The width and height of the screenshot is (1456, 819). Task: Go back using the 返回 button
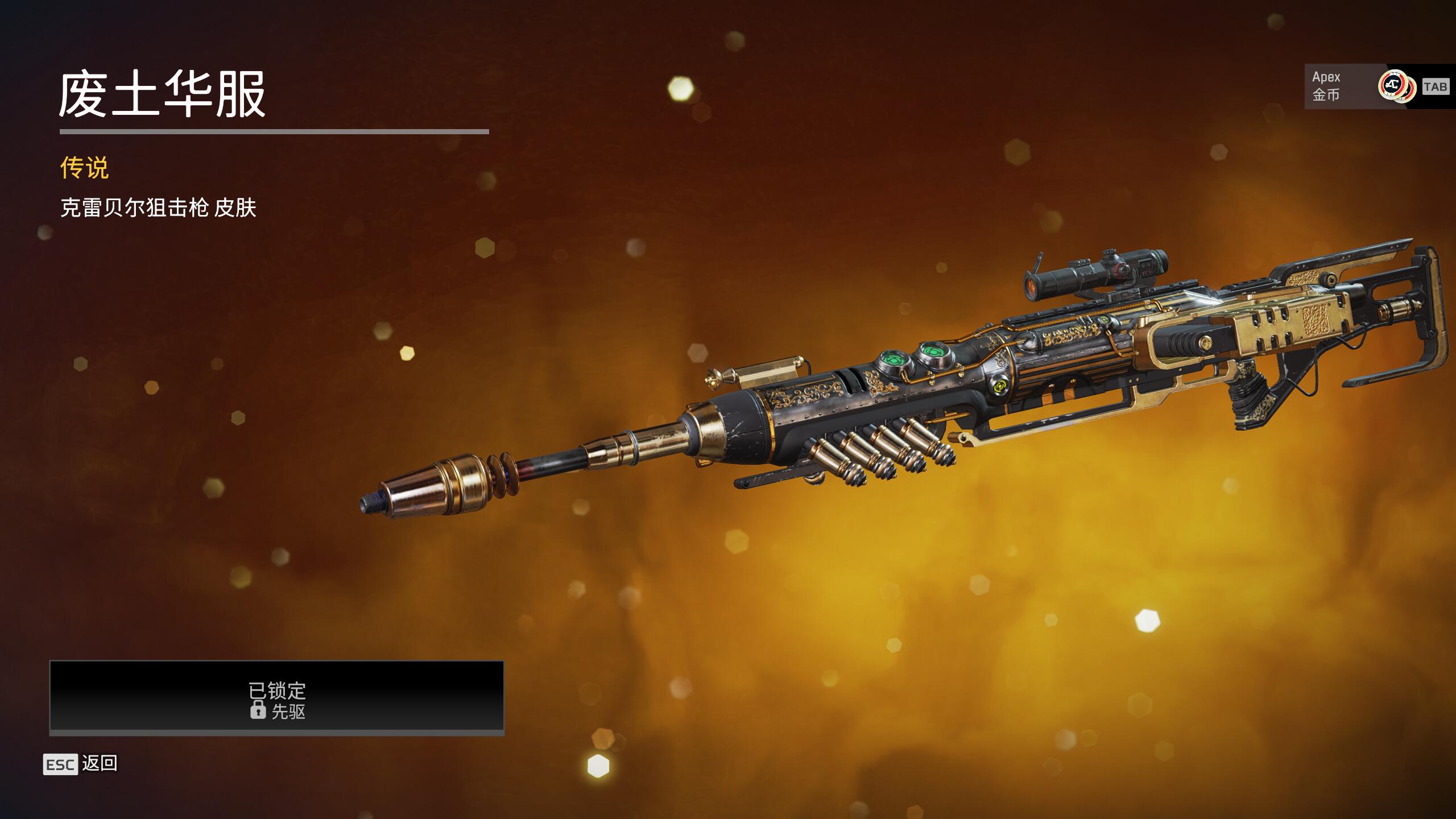(81, 764)
